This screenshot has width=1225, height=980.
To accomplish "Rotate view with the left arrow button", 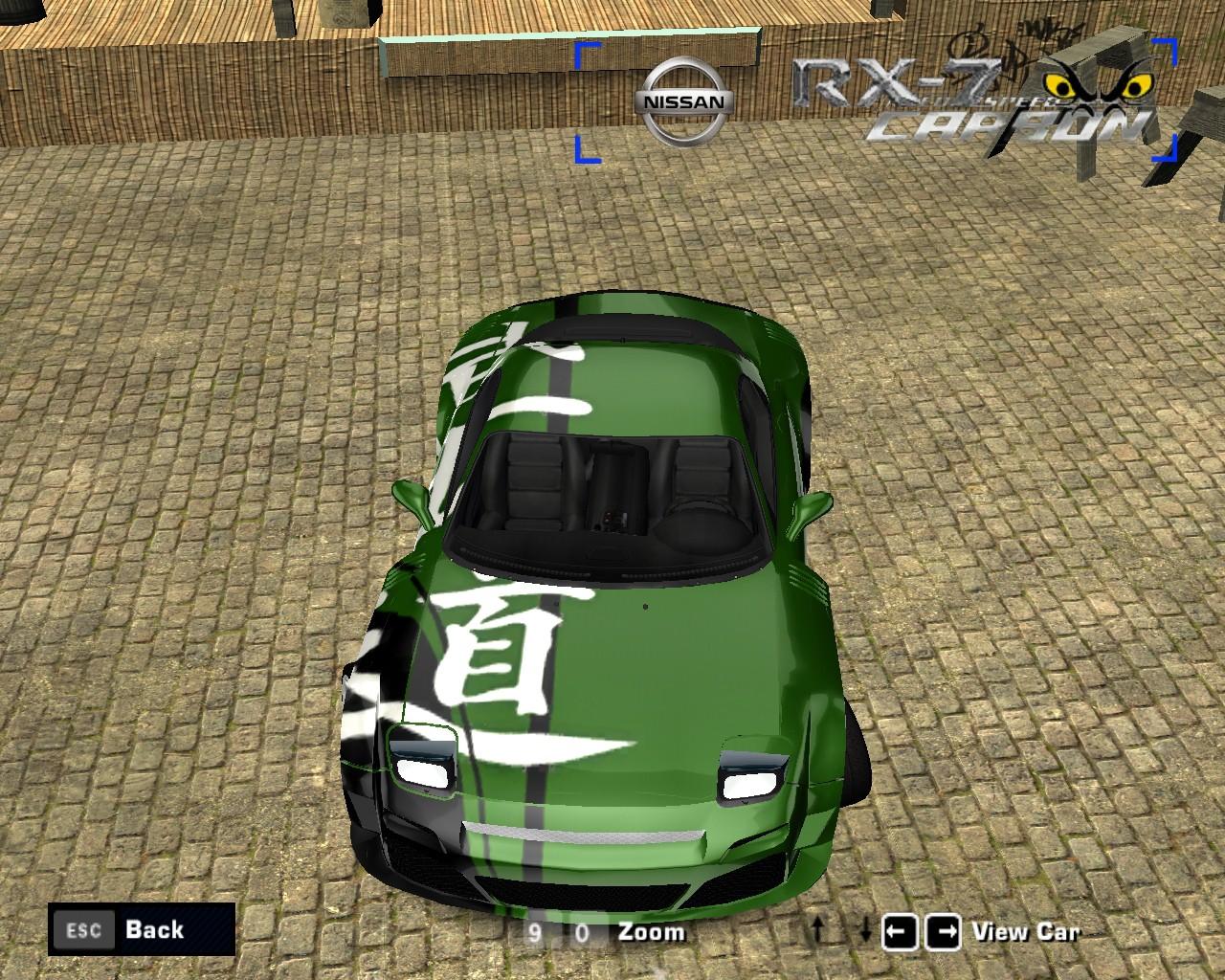I will coord(901,929).
